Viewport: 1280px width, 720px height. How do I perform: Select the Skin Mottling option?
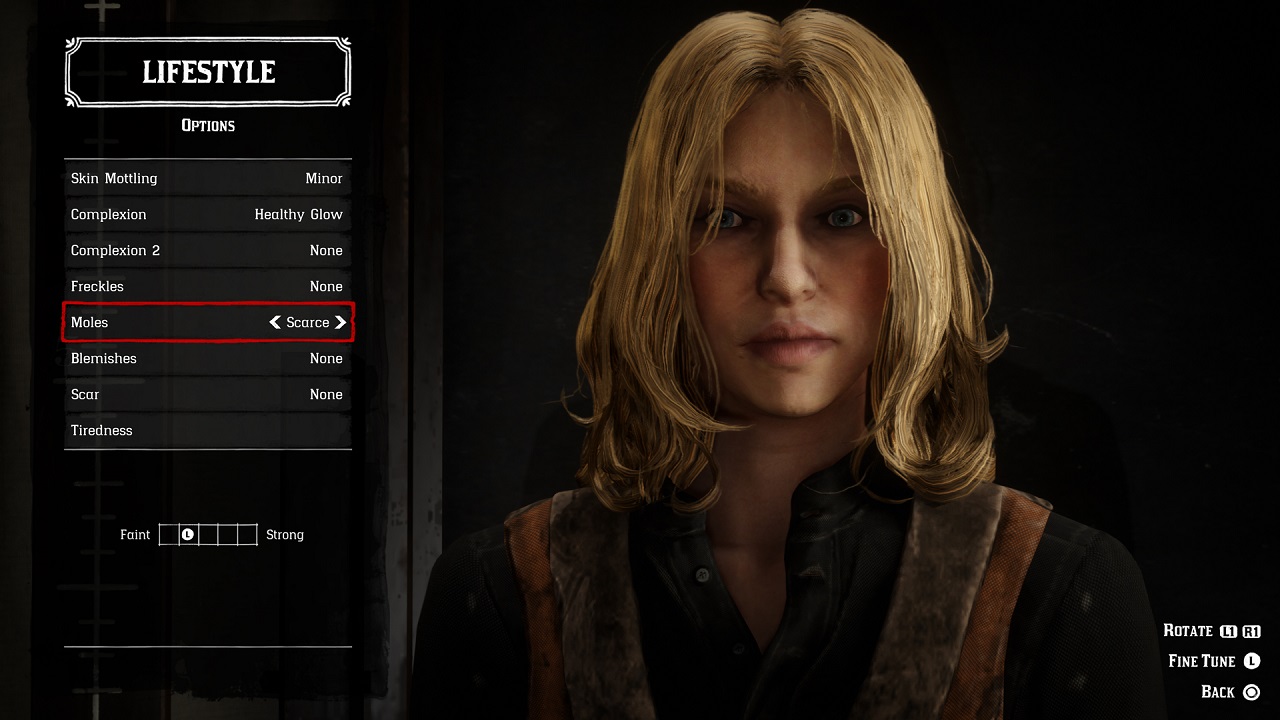(x=207, y=178)
